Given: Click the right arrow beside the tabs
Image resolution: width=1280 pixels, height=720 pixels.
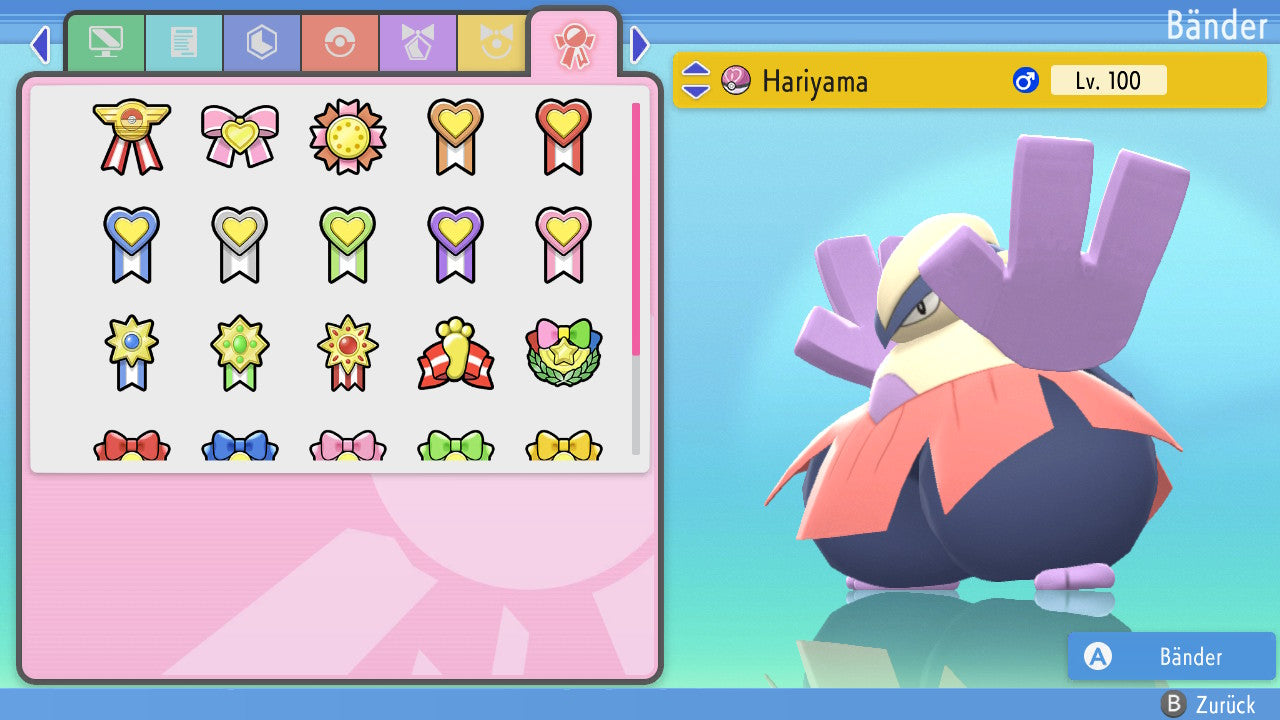Looking at the screenshot, I should pos(640,44).
